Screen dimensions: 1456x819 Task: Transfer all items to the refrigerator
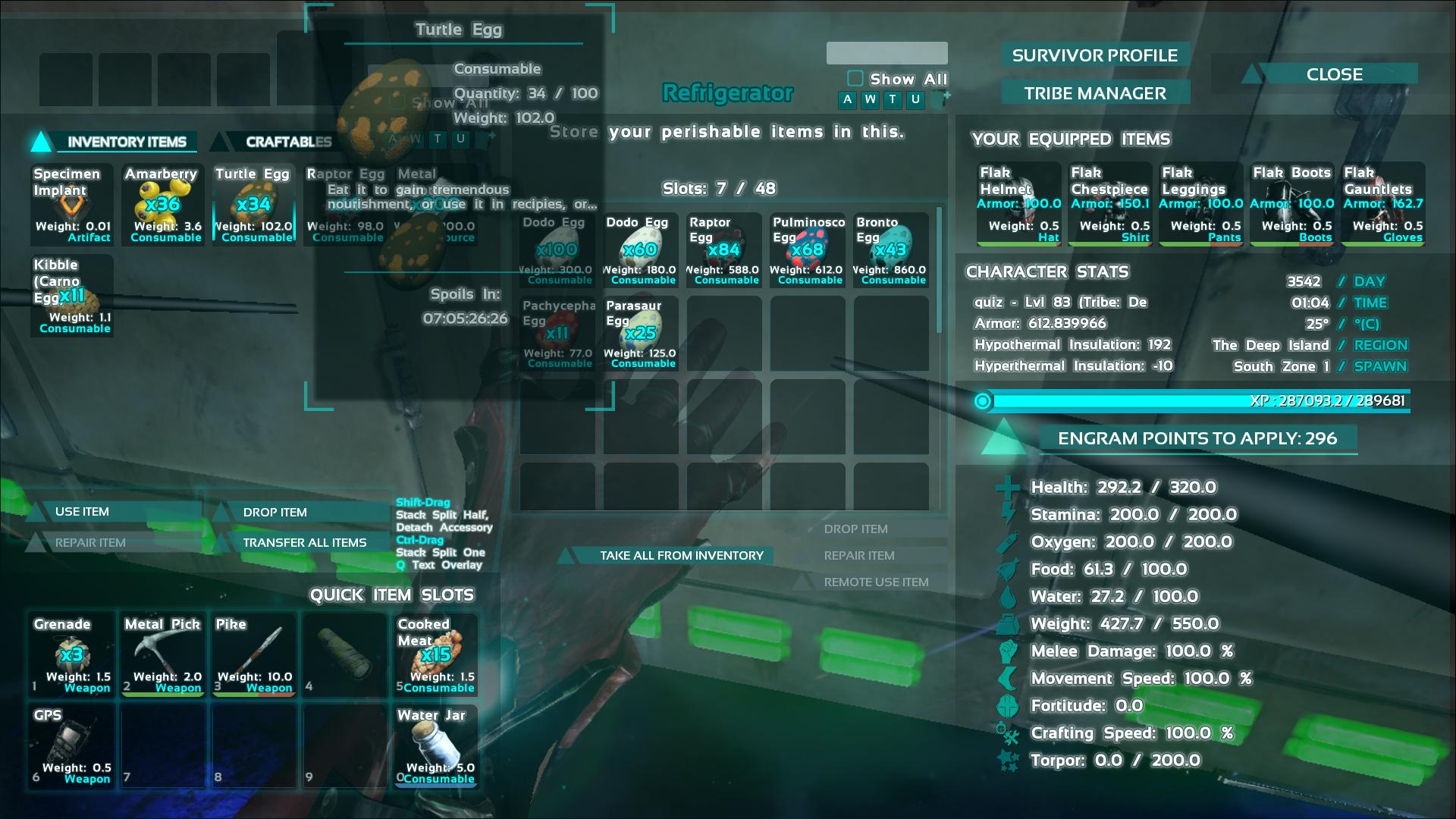(304, 543)
